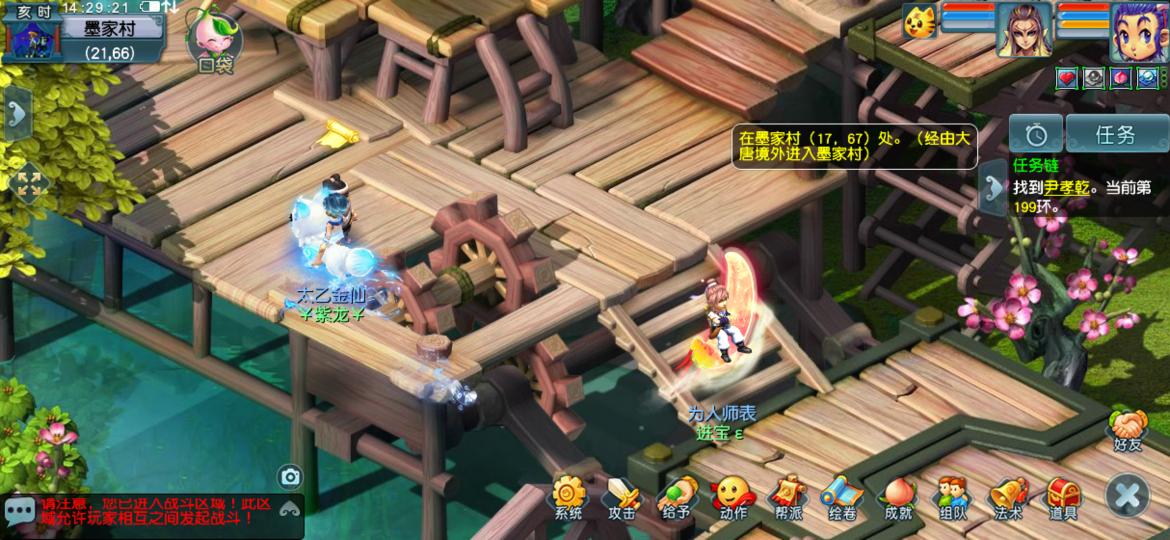Take a screenshot with the camera icon
1170x540 pixels.
290,477
